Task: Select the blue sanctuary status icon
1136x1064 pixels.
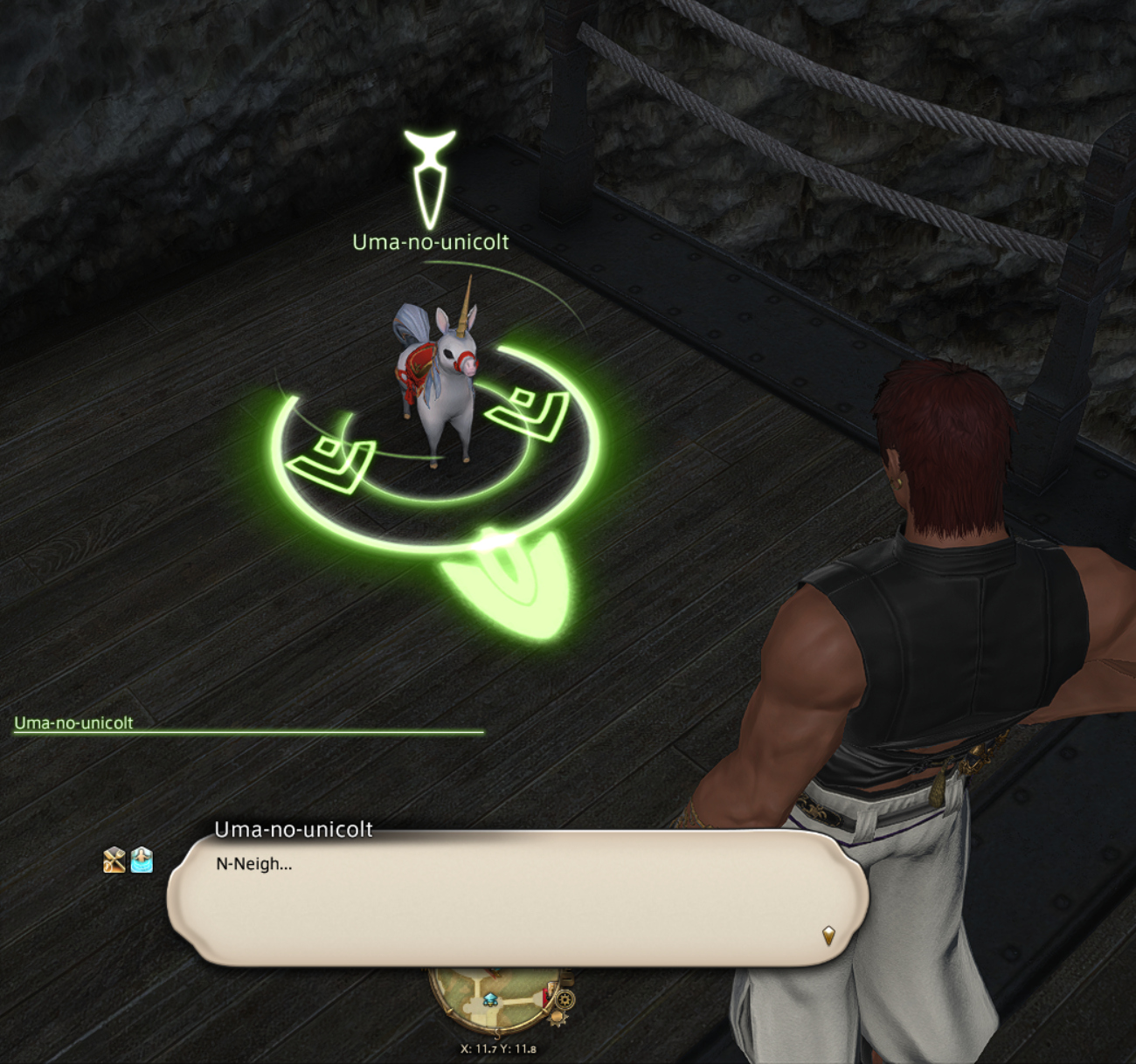Action: click(x=142, y=860)
